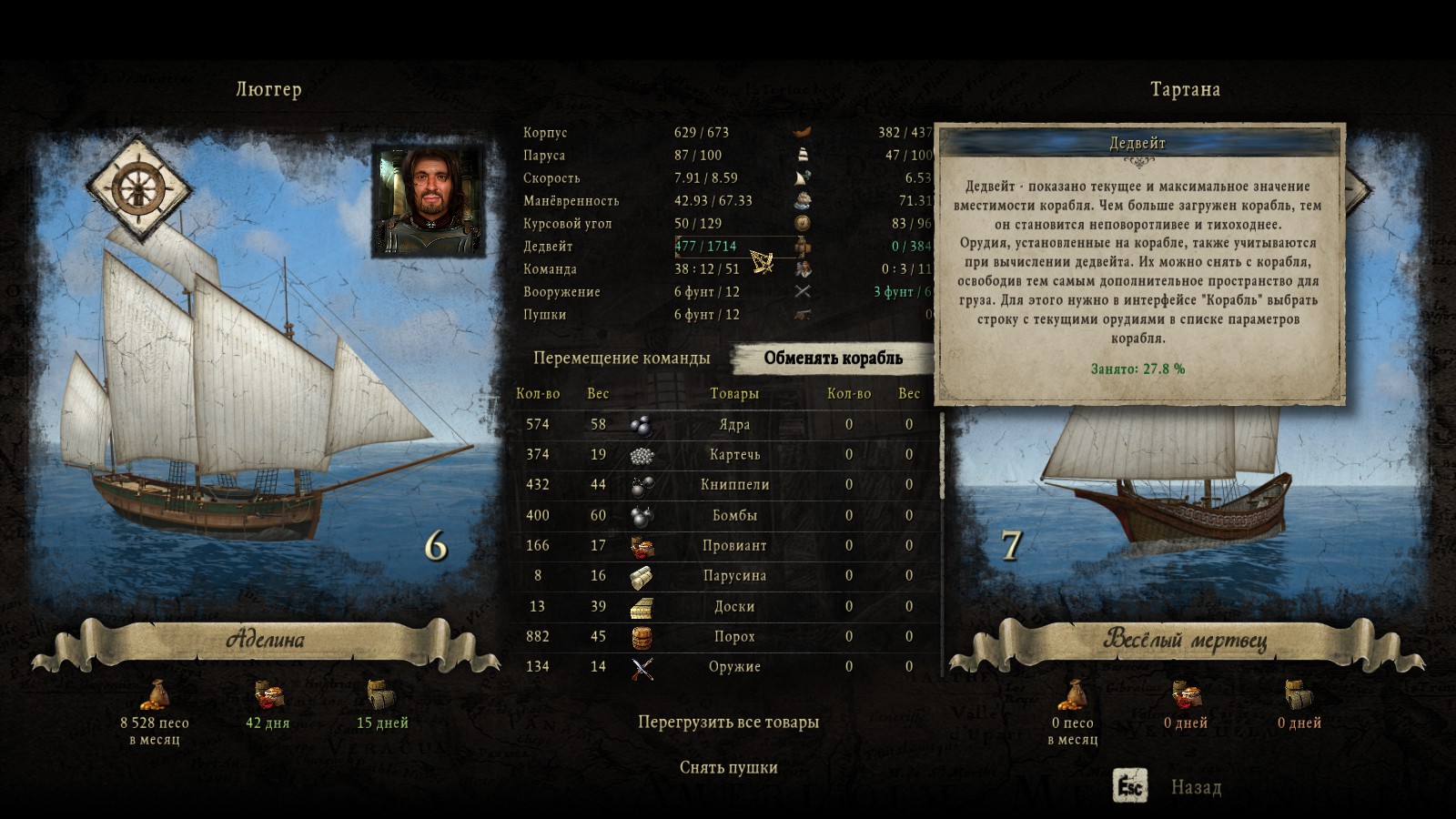Click the ship's wheel emblem

[138, 188]
